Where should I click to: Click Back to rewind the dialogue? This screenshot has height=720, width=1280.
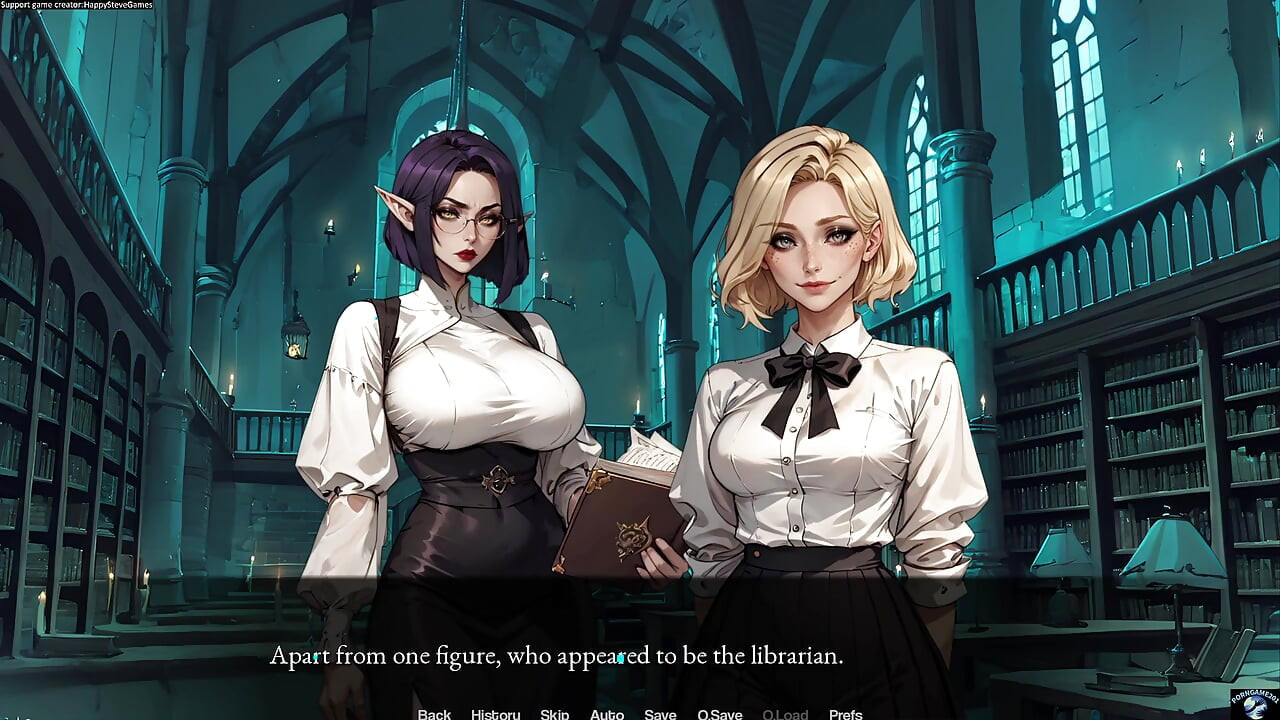point(433,714)
